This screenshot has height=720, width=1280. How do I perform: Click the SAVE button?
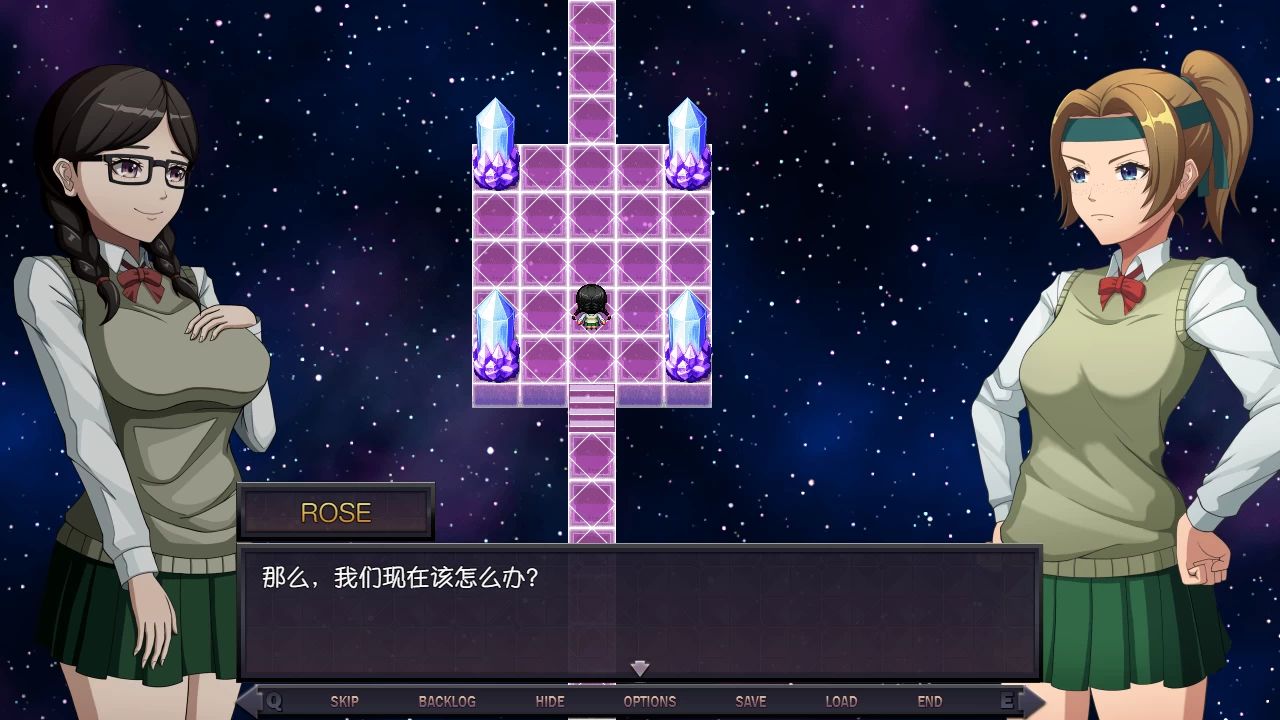tap(751, 701)
